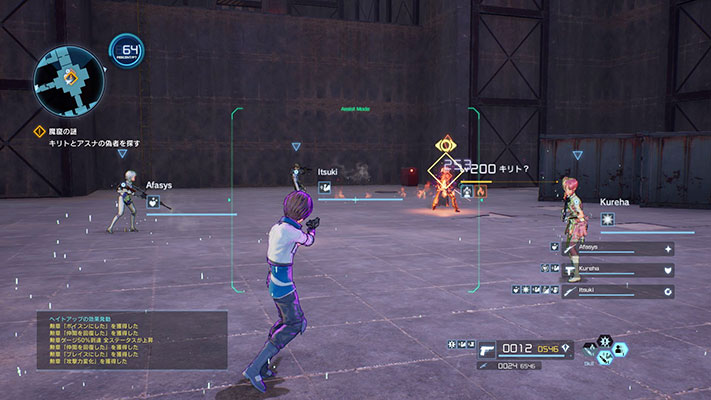Image resolution: width=711 pixels, height=400 pixels.
Task: Click the yellow diamond quest marker icon
Action: pos(41,131)
